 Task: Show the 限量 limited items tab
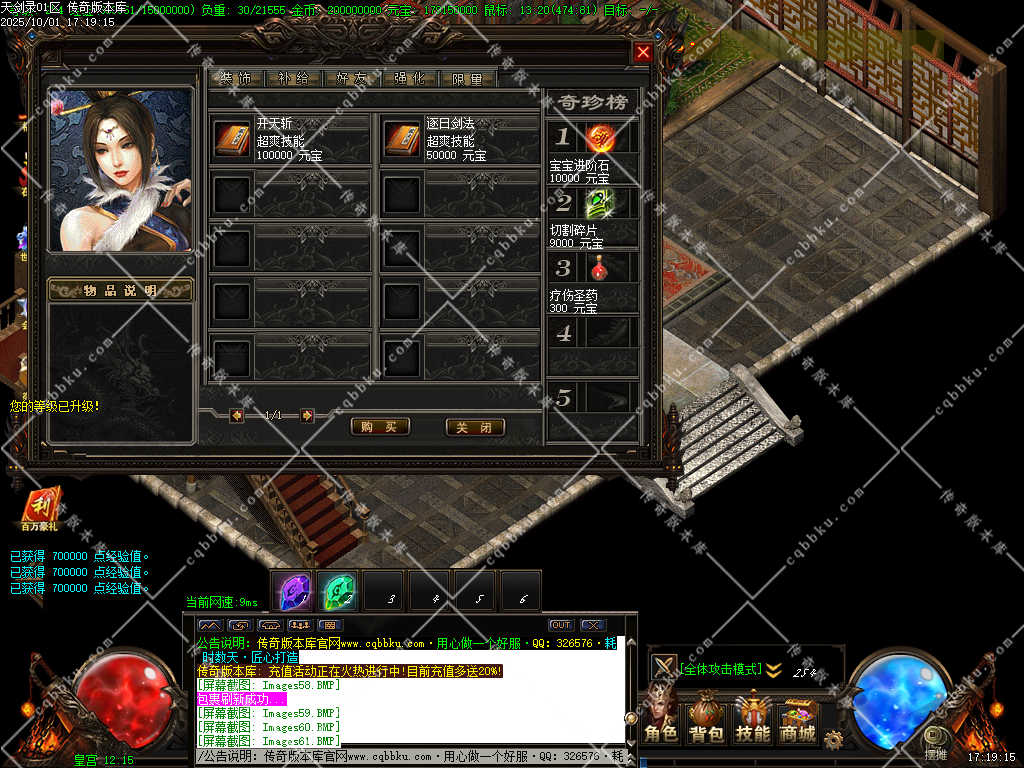click(468, 79)
